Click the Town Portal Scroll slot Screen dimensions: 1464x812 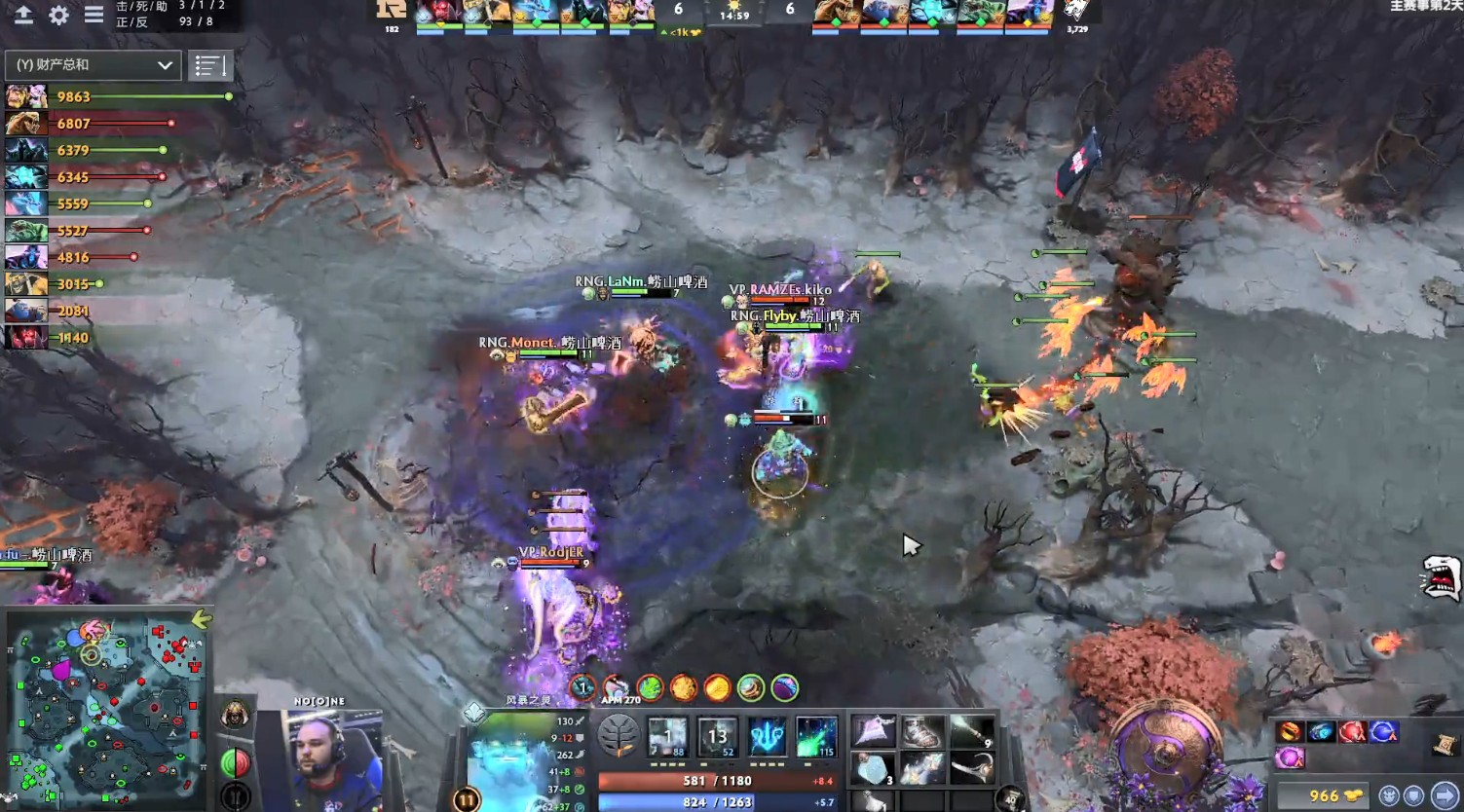(1444, 744)
